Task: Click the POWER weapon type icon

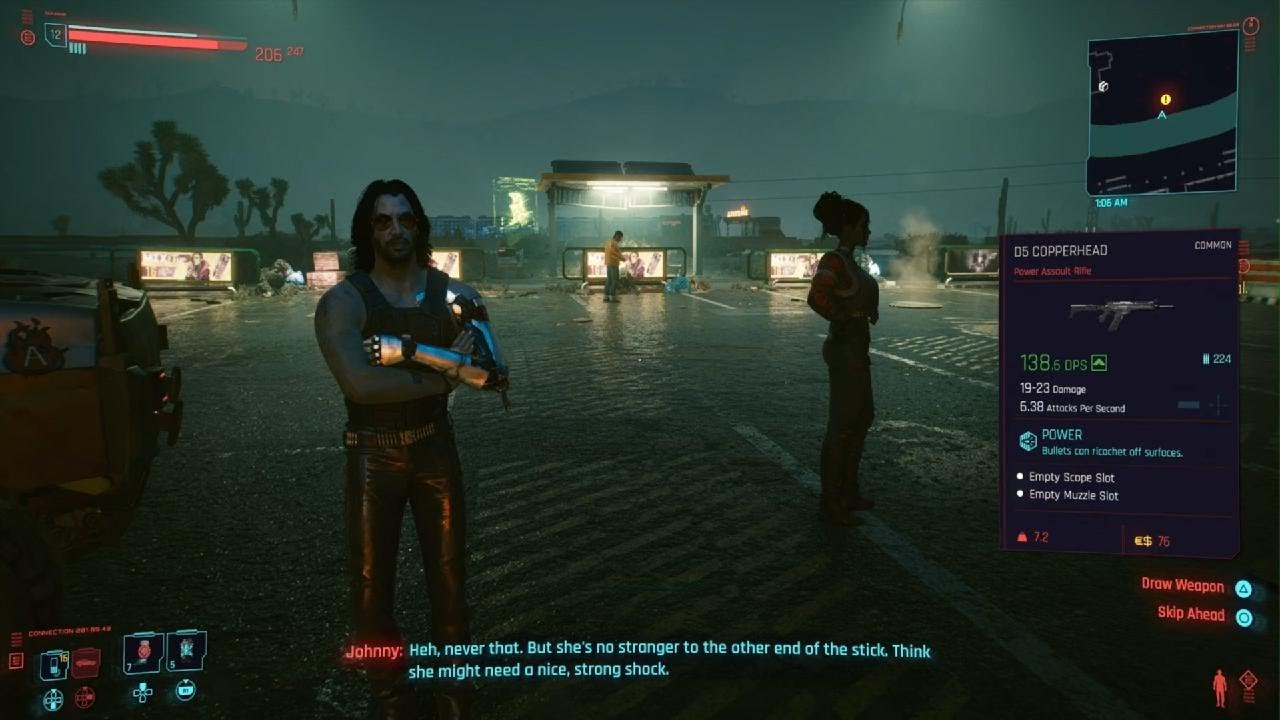Action: tap(1028, 440)
